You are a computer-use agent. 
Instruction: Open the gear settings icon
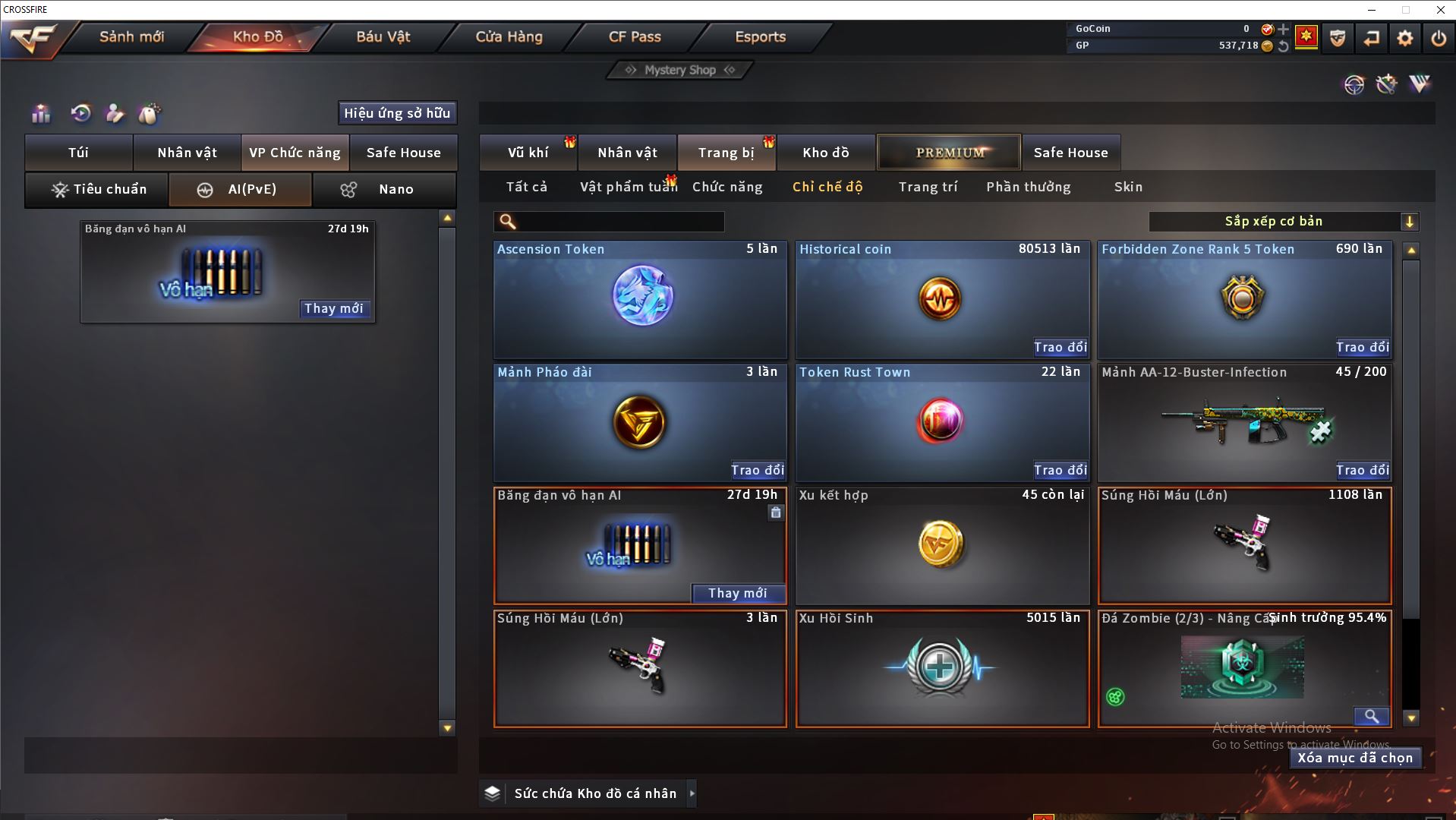coord(1404,38)
